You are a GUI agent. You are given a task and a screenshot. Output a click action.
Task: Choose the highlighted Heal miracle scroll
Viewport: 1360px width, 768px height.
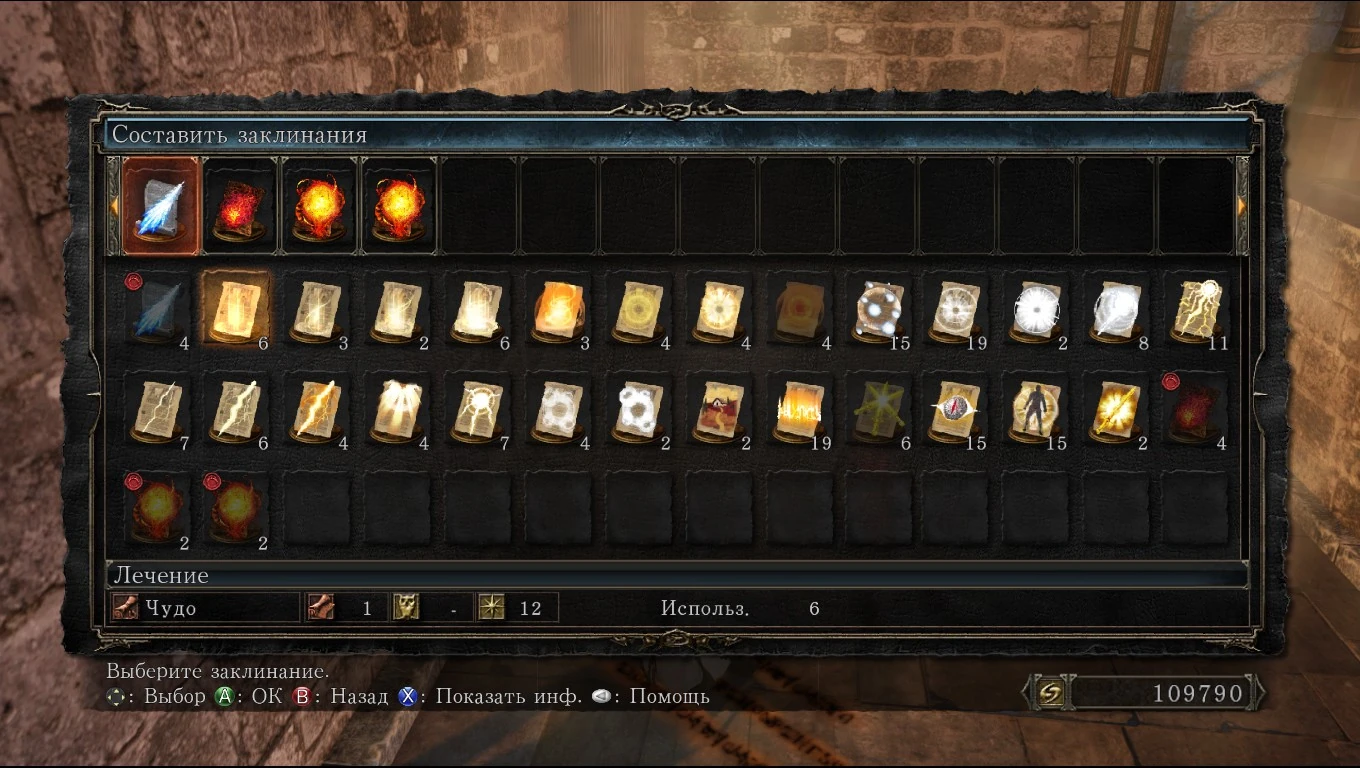[236, 307]
